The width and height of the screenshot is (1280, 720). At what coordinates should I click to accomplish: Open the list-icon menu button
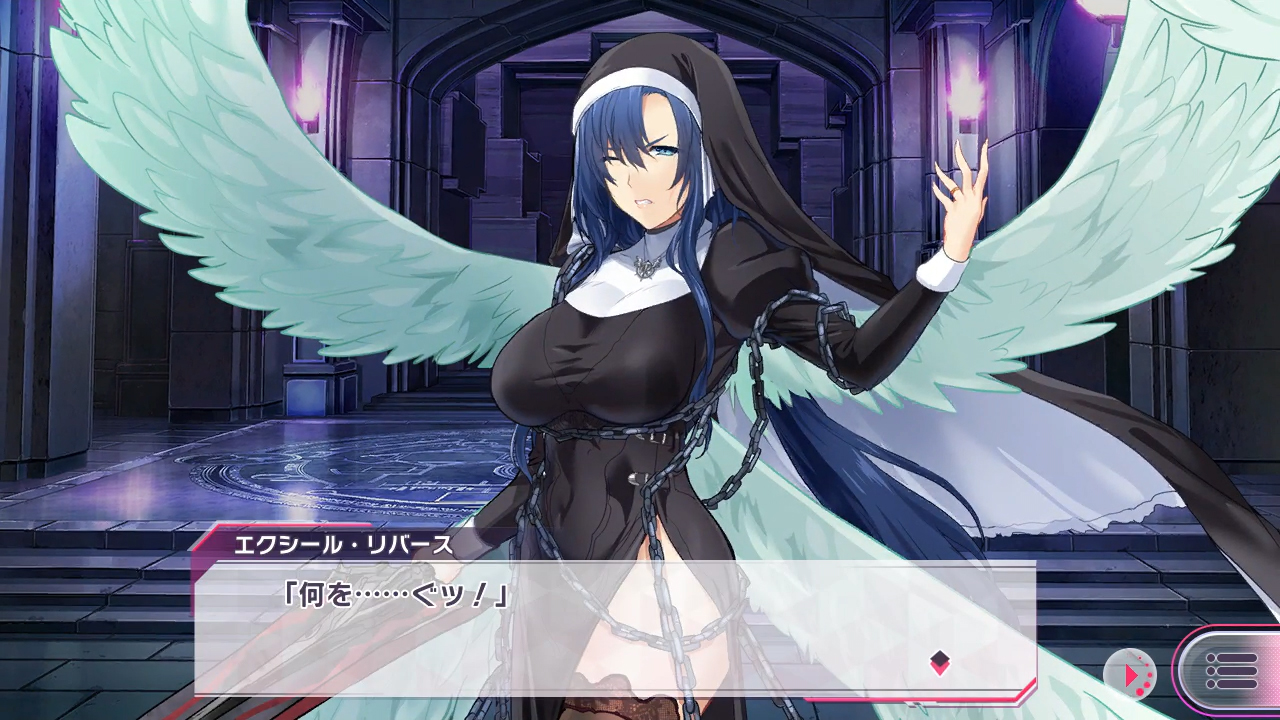[1230, 671]
